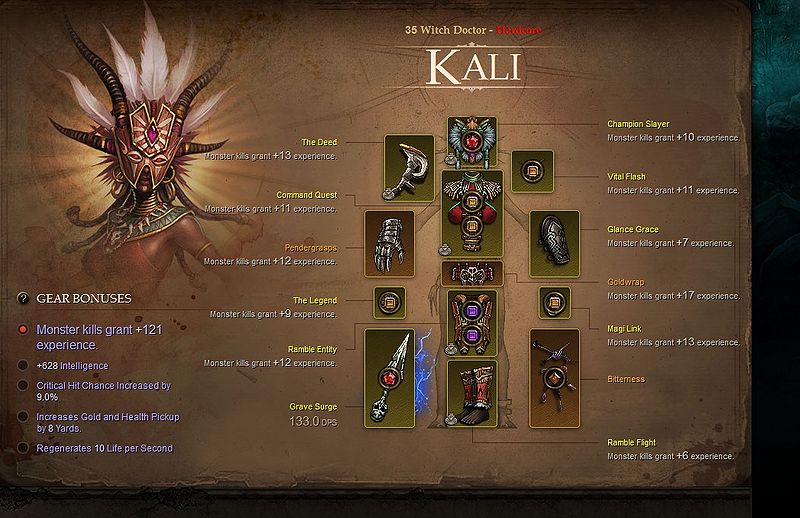The image size is (800, 518).
Task: Select the Glance Grace bracers slot
Action: click(x=554, y=243)
